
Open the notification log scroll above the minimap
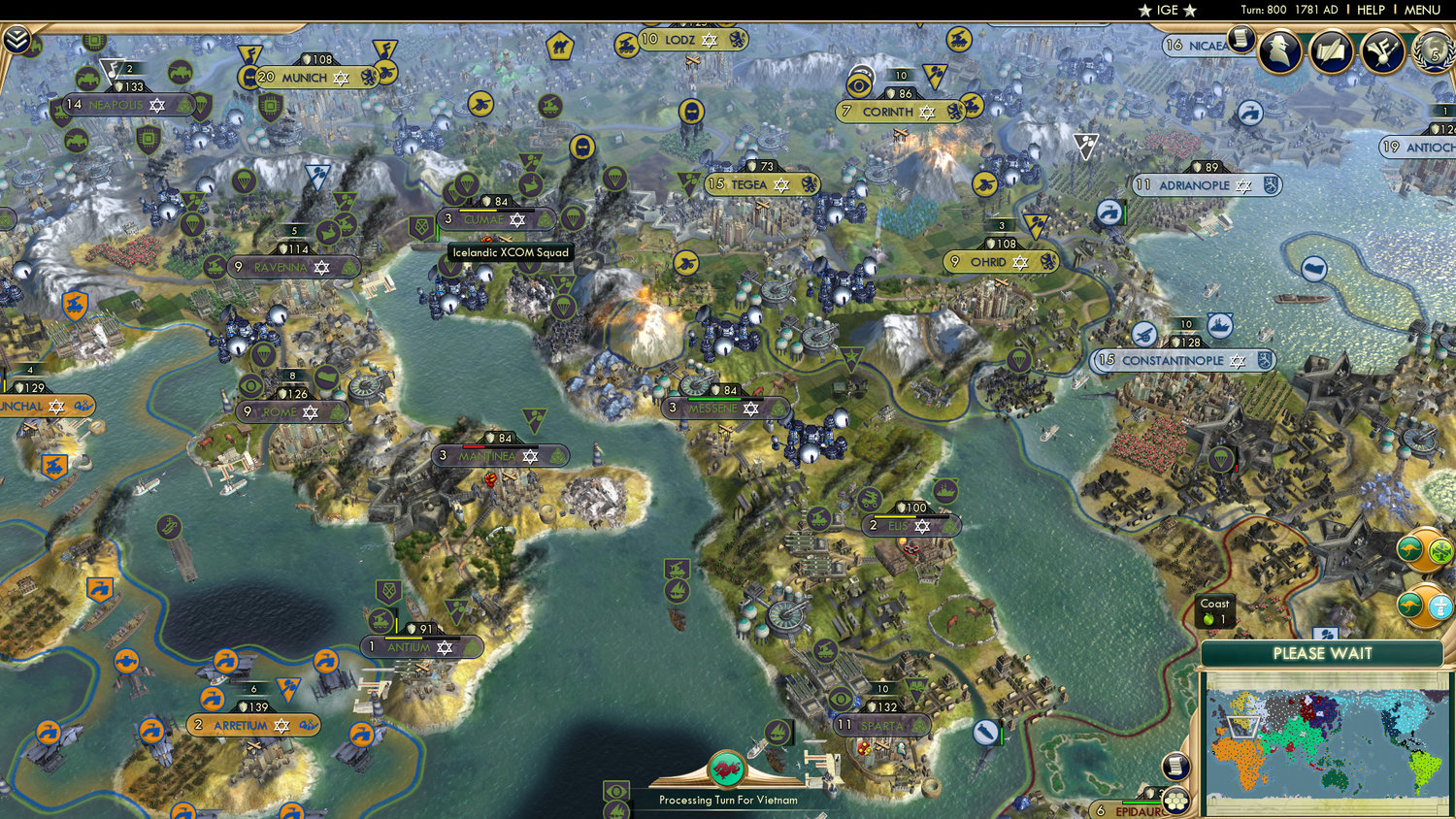click(x=1175, y=767)
